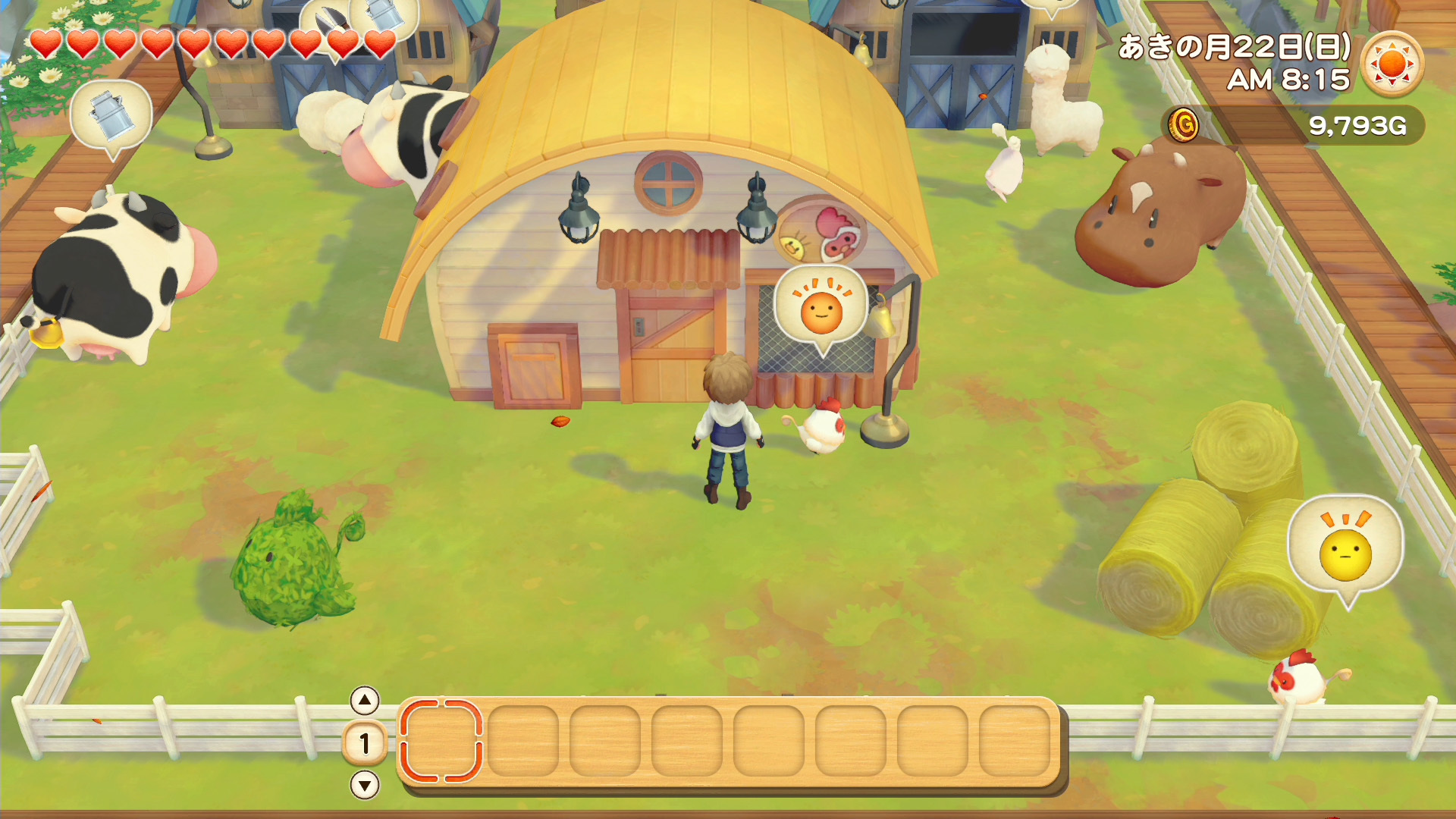This screenshot has width=1456, height=819.
Task: Click the bell hanging by the coop window
Action: click(x=881, y=322)
